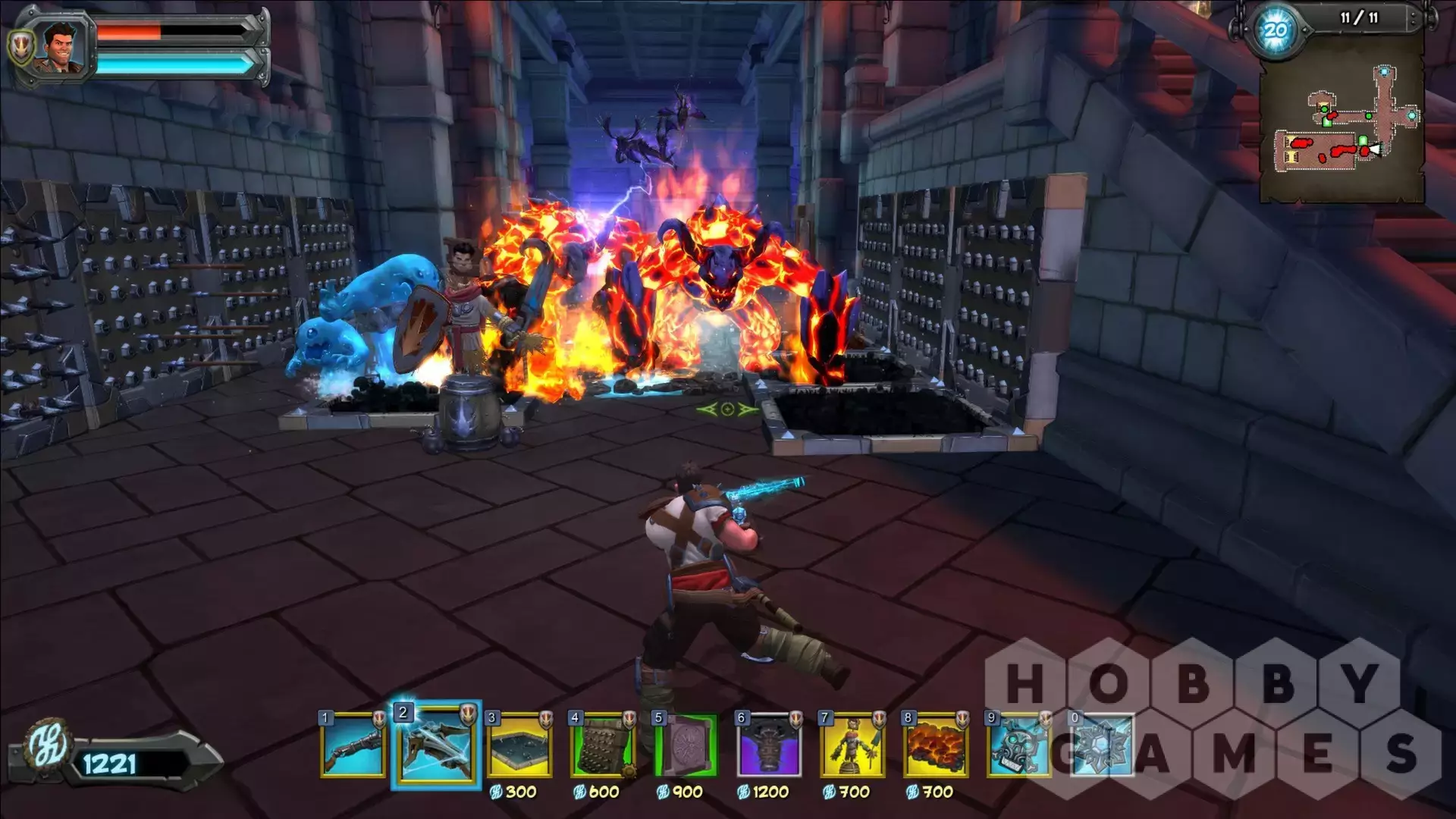Screen dimensions: 1456x819
Task: Select the crossbow weapon in slot 2
Action: [x=436, y=745]
